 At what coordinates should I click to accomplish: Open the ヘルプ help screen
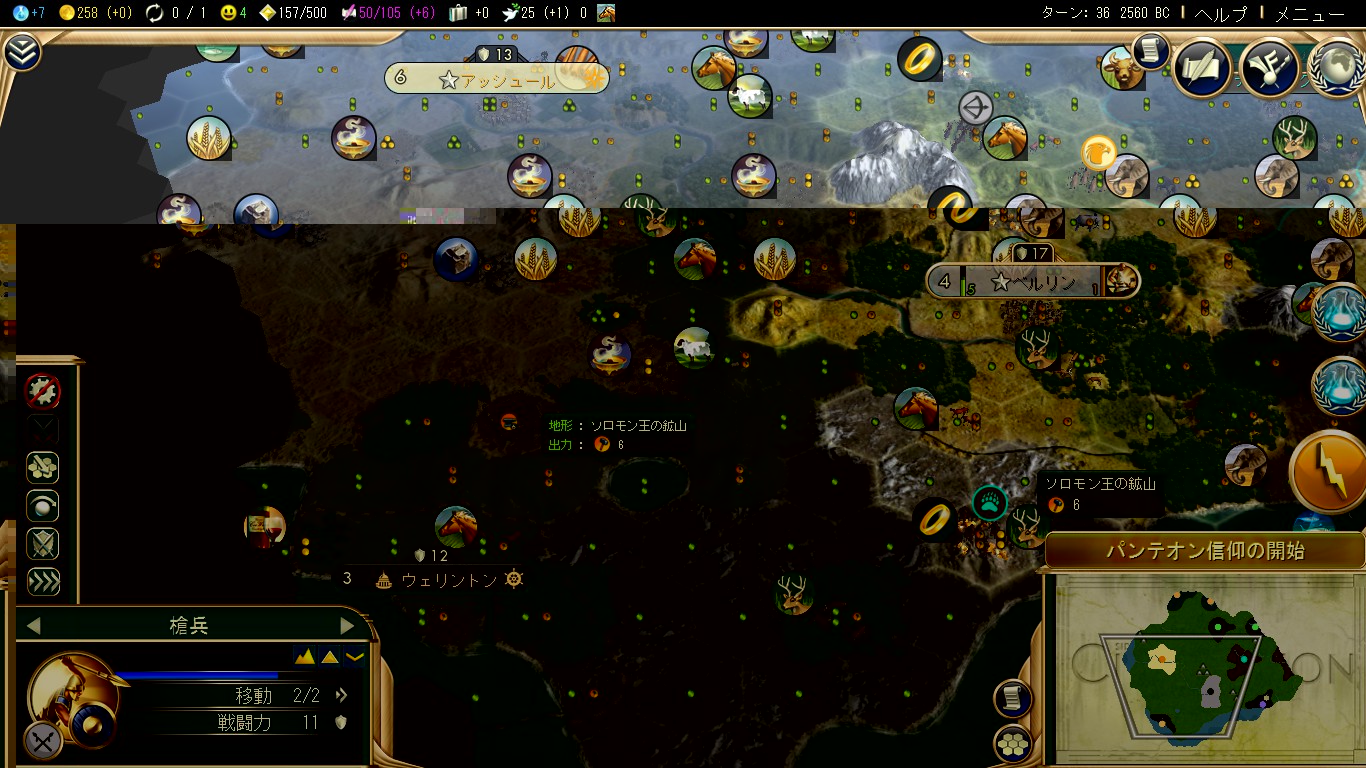(1221, 13)
